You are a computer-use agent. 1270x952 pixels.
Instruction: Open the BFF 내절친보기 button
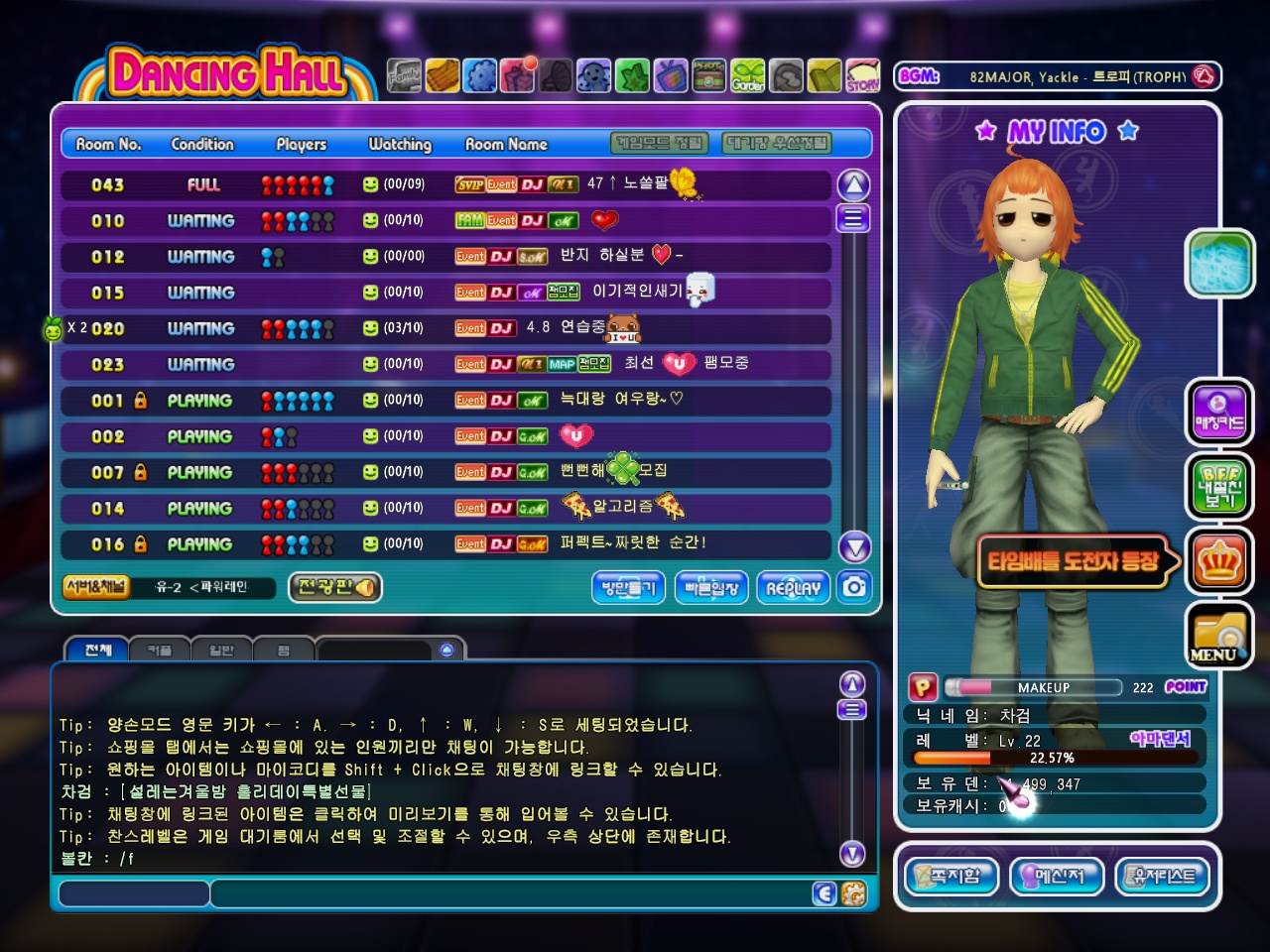pyautogui.click(x=1218, y=486)
